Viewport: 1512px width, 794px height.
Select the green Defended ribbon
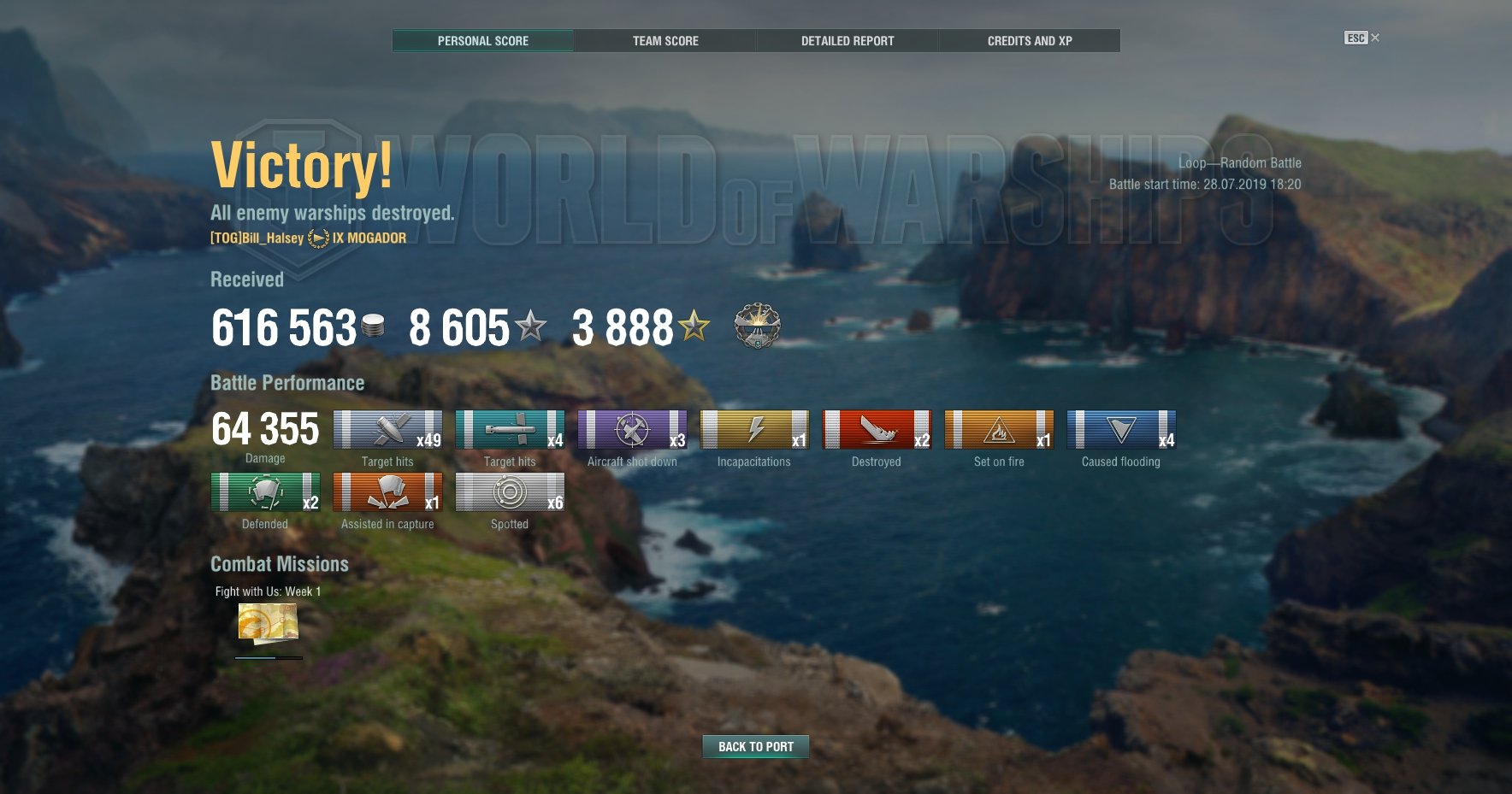pos(265,492)
